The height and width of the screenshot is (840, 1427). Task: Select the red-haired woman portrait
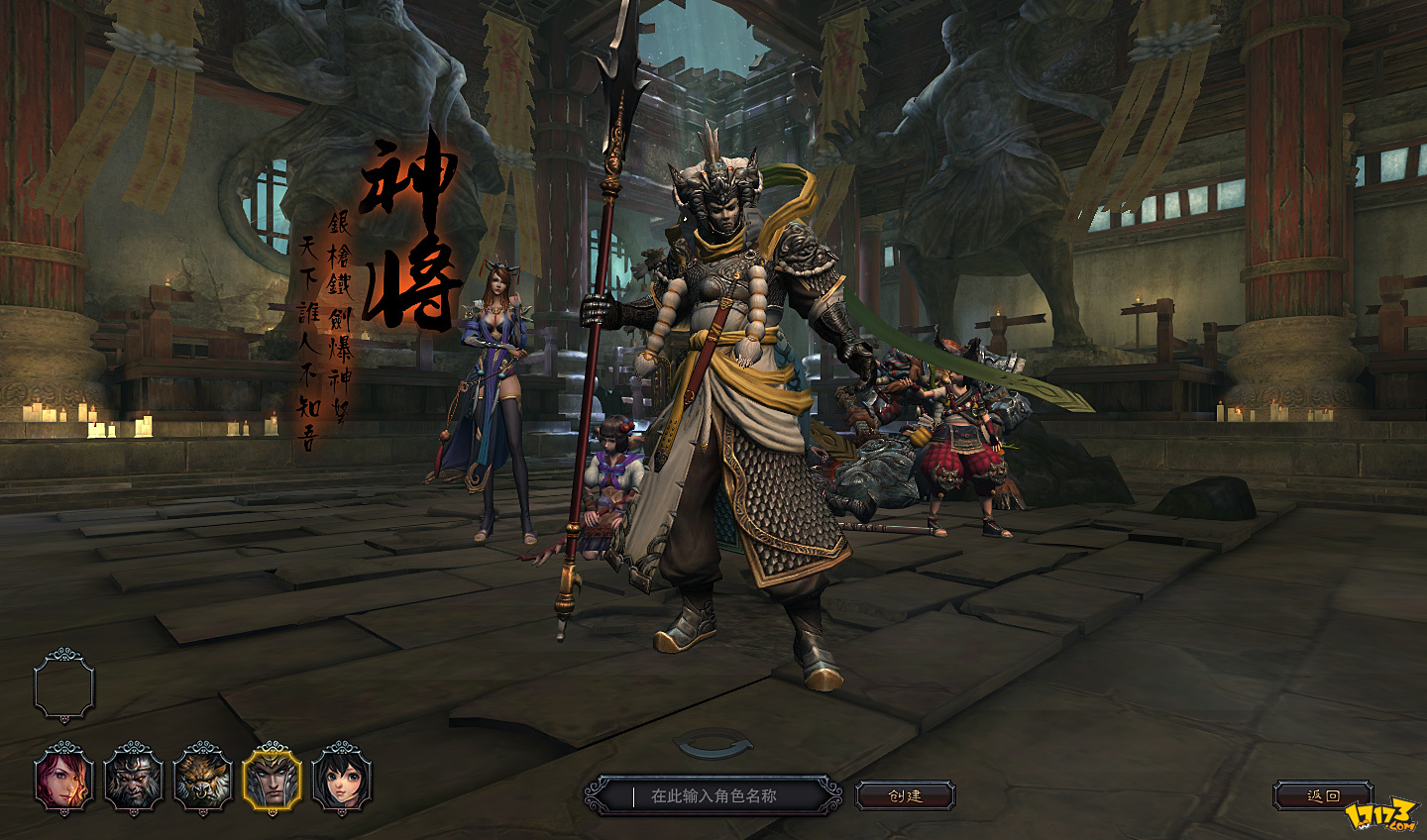pos(64,780)
